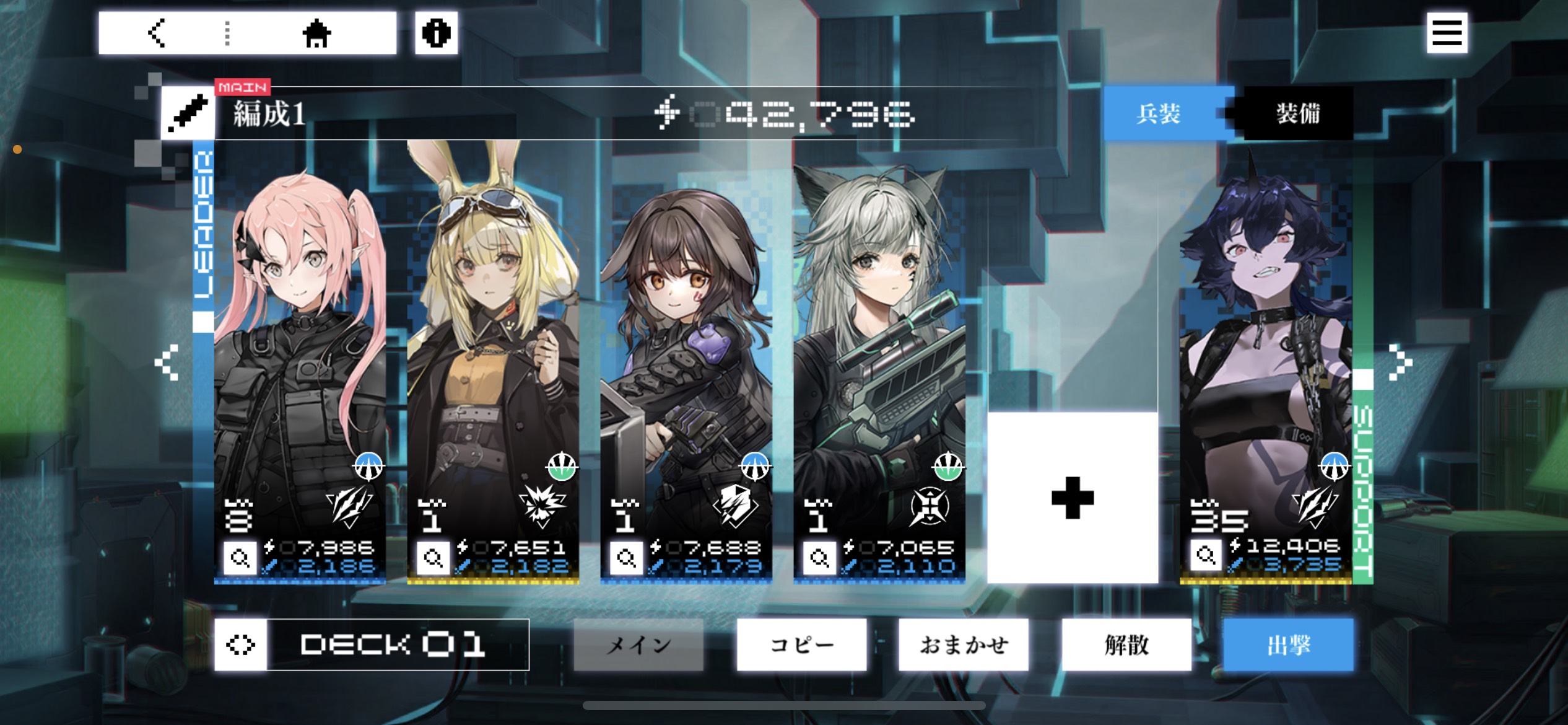Open the hamburger menu

pyautogui.click(x=1447, y=33)
